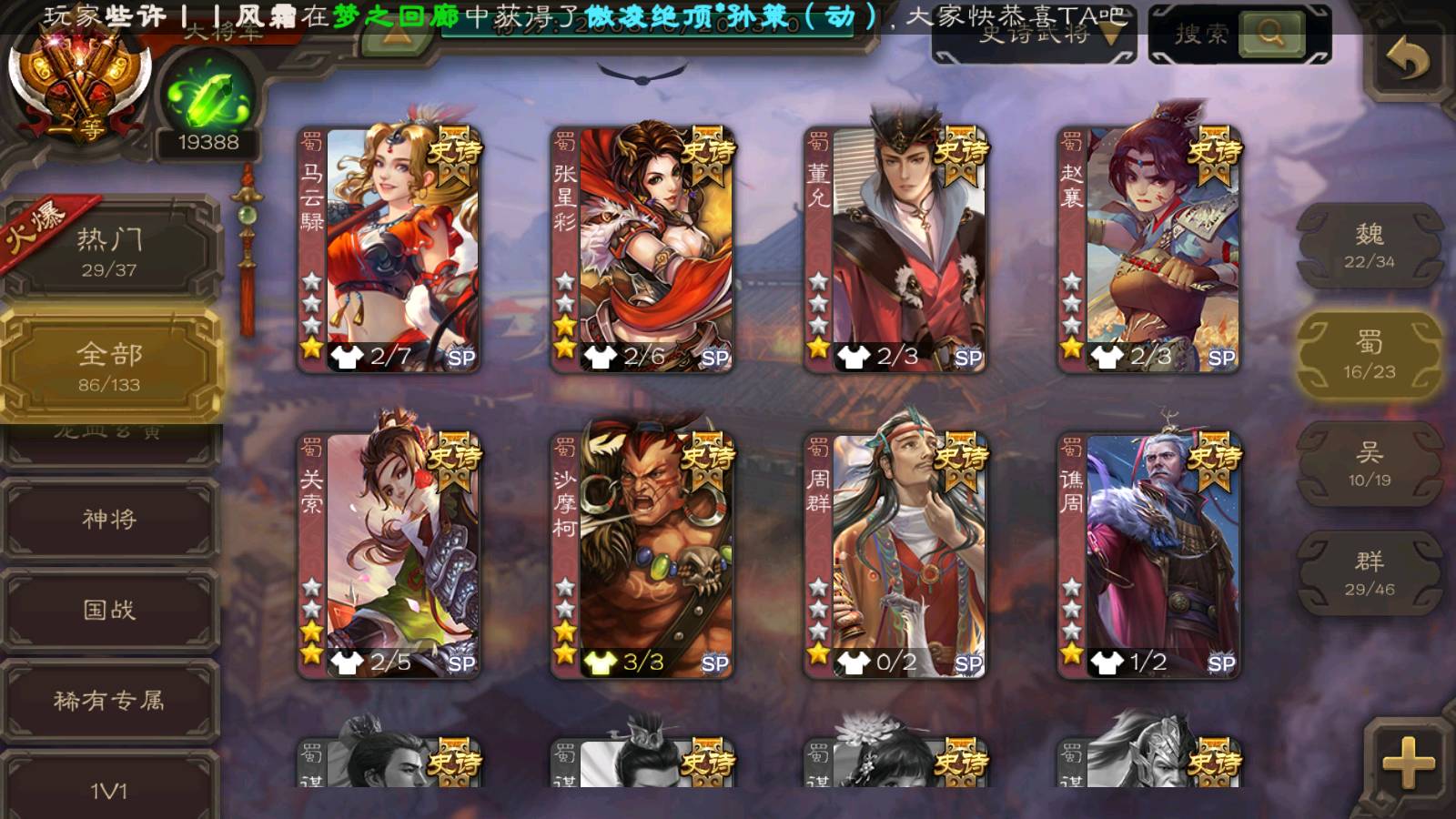This screenshot has height=819, width=1456.
Task: Show the 全部 heroes tab
Action: [x=109, y=365]
